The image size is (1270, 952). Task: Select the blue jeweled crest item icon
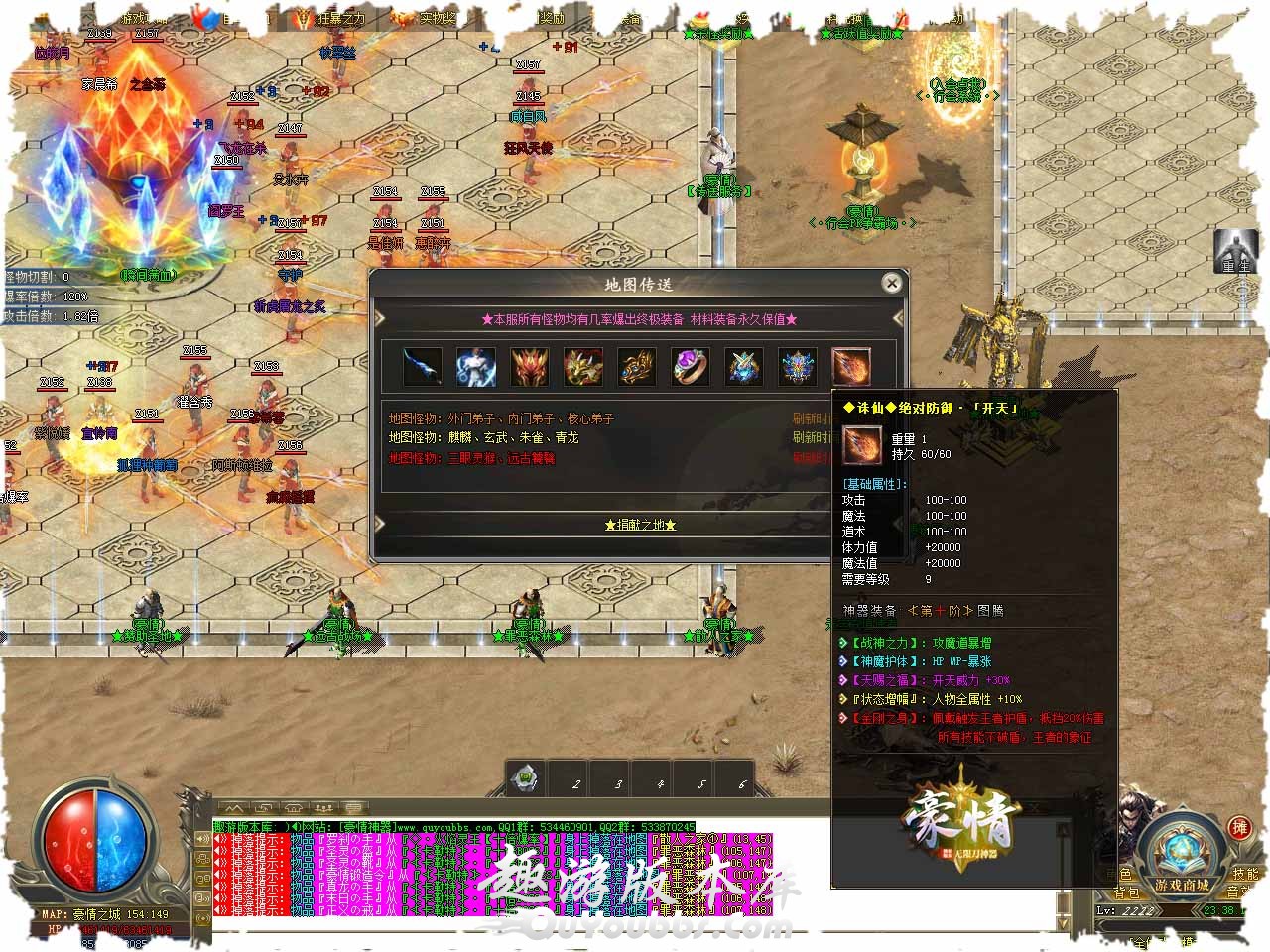point(798,367)
